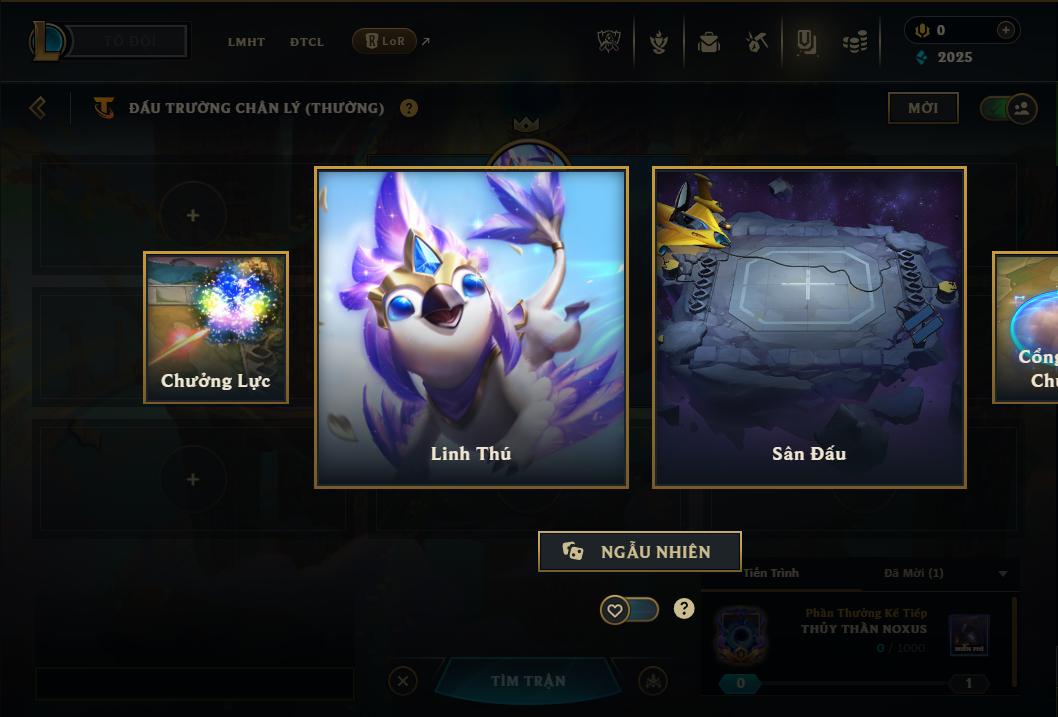Start matchmaking with TÌM TRẬN
Screen dimensions: 1058x717
tap(528, 681)
